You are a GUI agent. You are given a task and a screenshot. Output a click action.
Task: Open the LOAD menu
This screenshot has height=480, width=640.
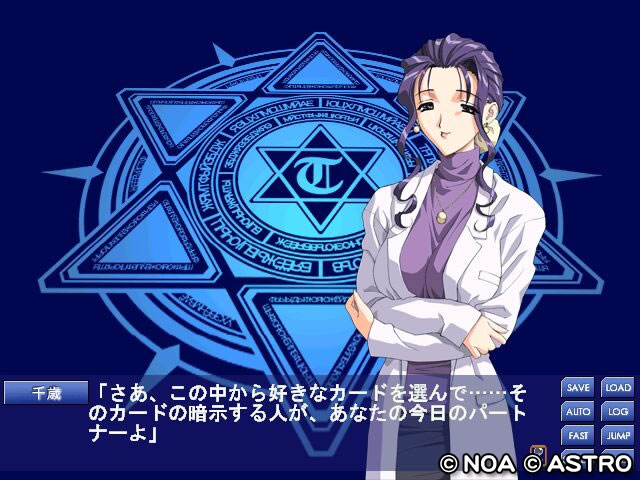click(x=617, y=388)
